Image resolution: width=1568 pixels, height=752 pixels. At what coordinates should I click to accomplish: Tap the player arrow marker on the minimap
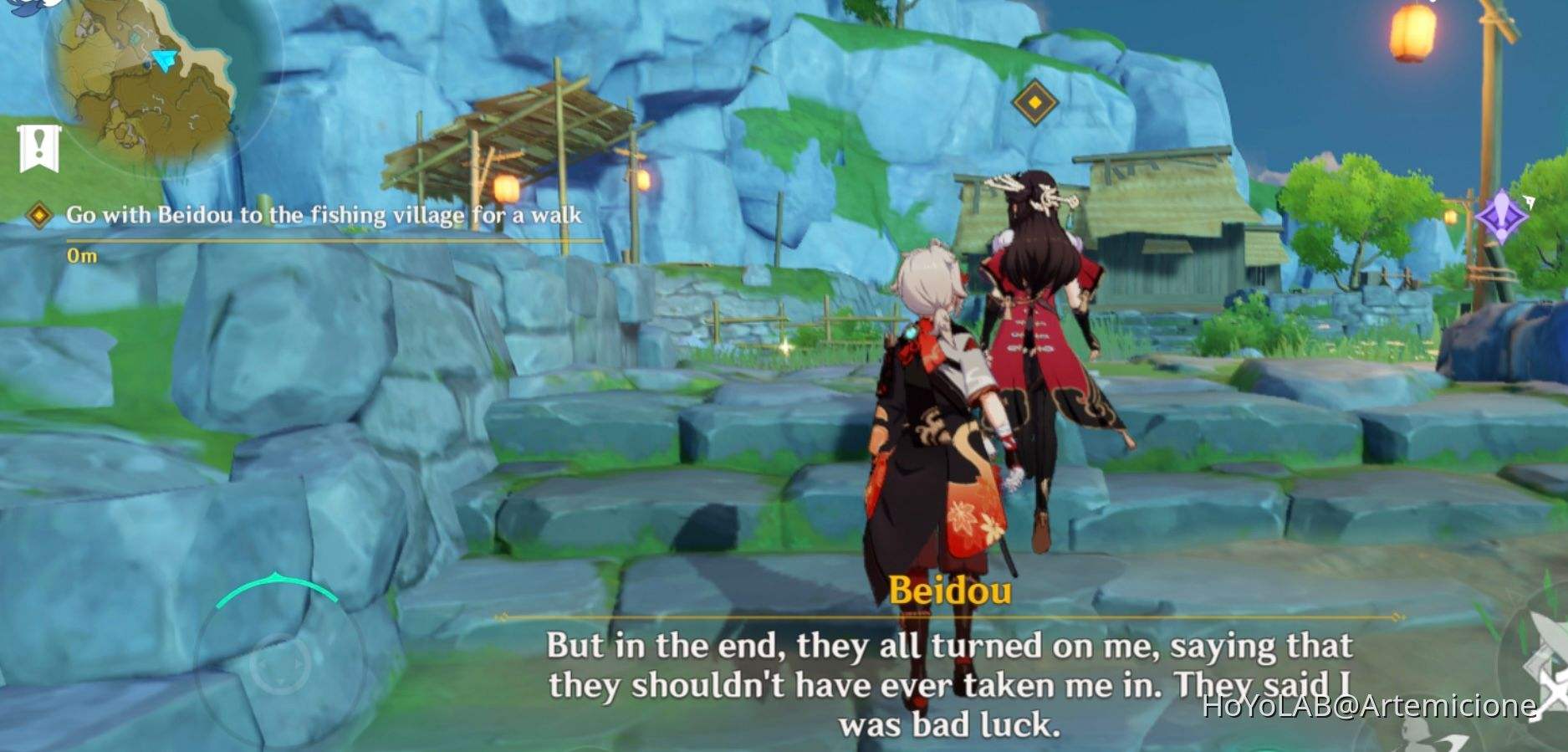[161, 60]
